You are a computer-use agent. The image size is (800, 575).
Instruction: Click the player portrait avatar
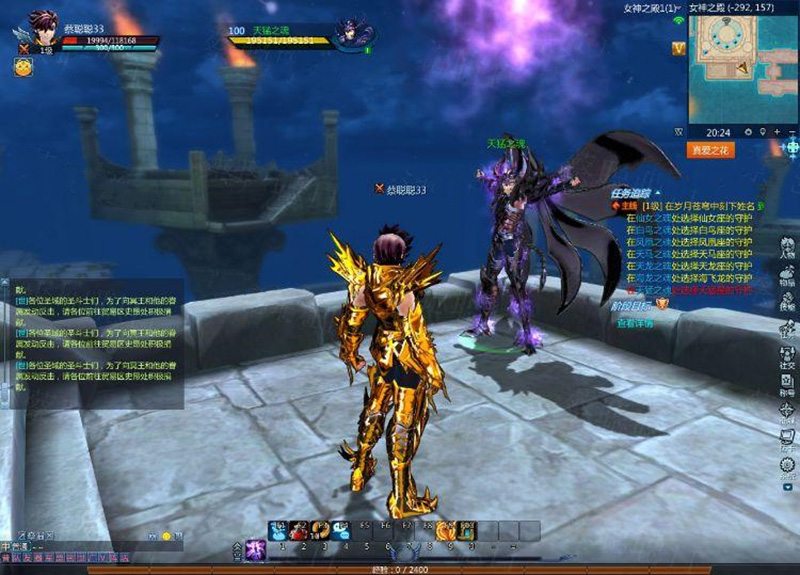[x=43, y=28]
